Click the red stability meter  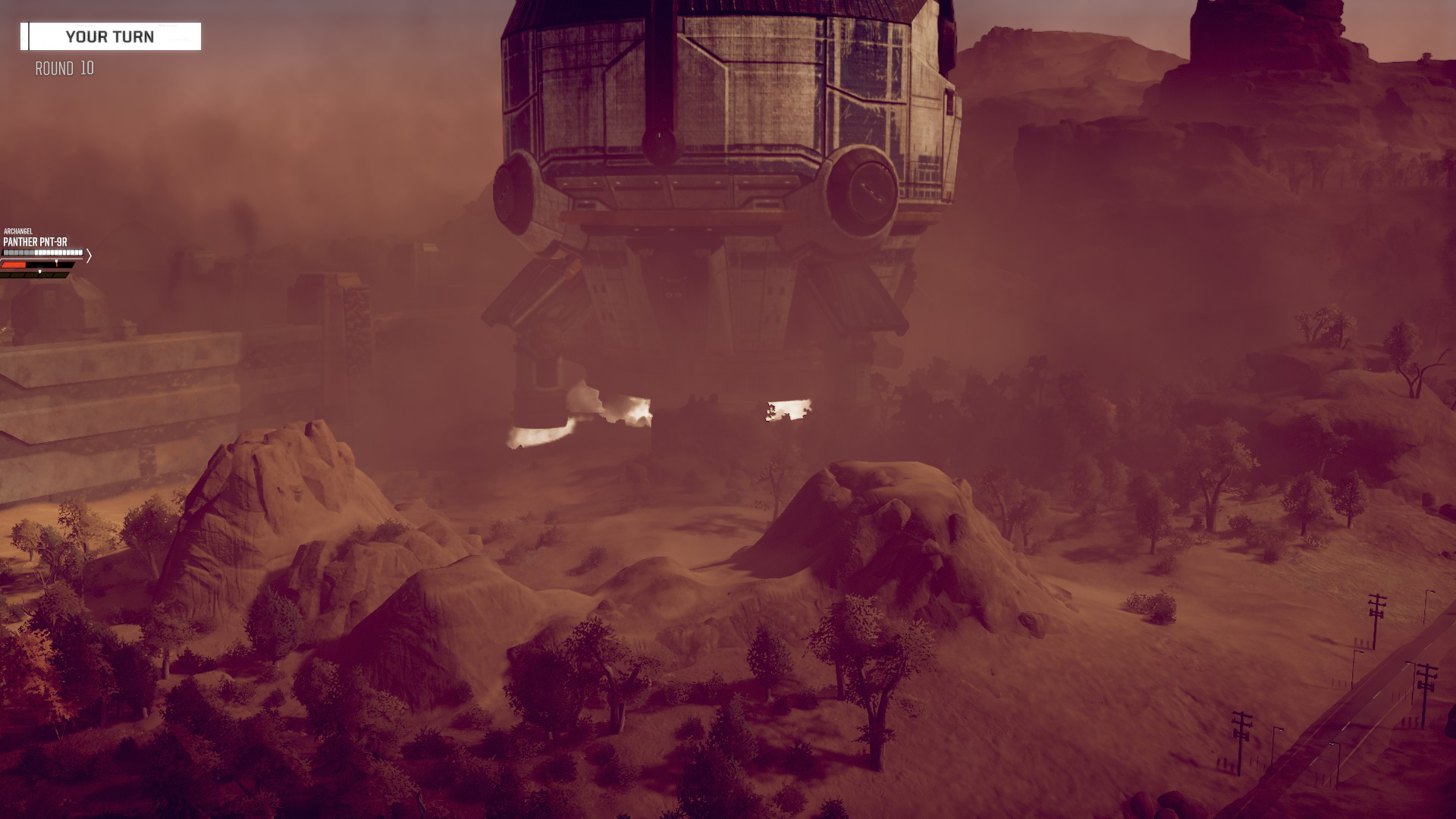[x=14, y=265]
